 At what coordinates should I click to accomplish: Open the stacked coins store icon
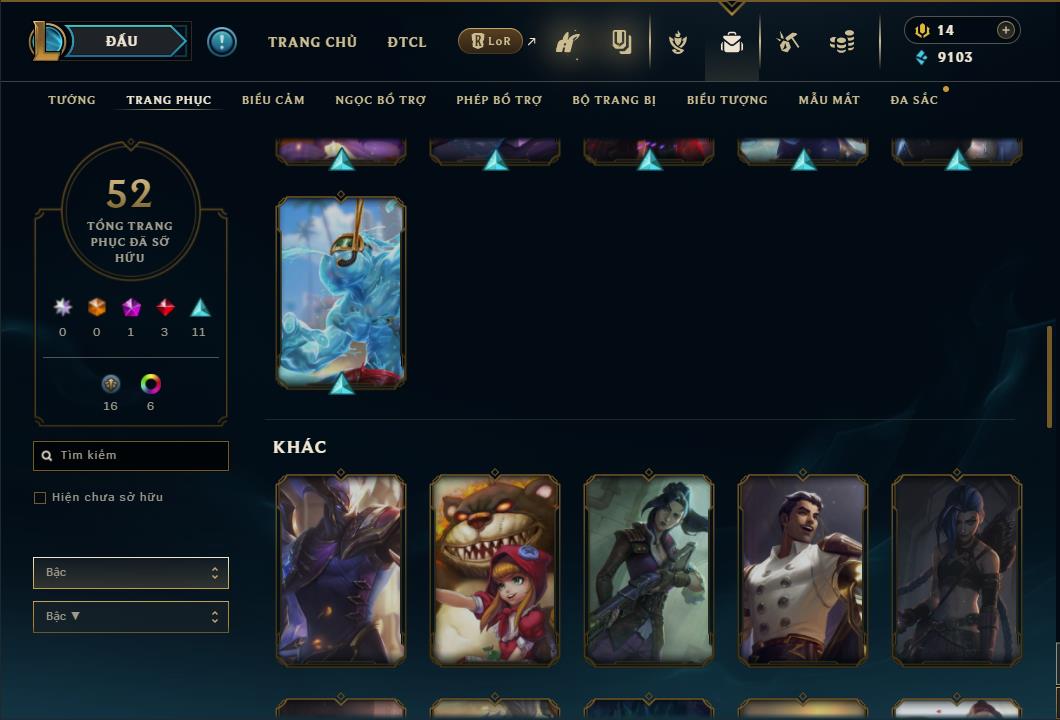842,42
